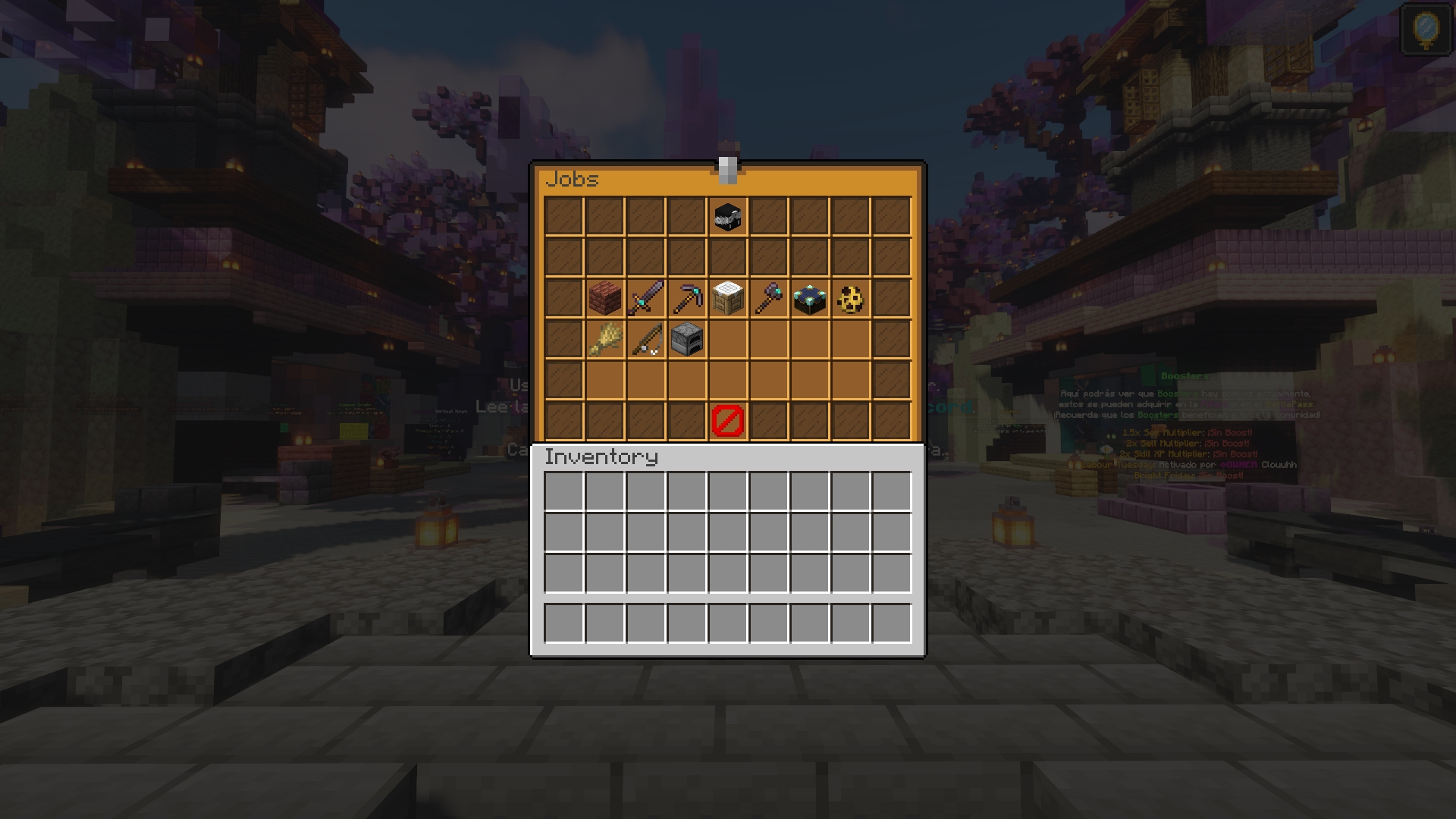Select the yellow spotted spawn egg
This screenshot has height=819, width=1456.
pos(850,300)
